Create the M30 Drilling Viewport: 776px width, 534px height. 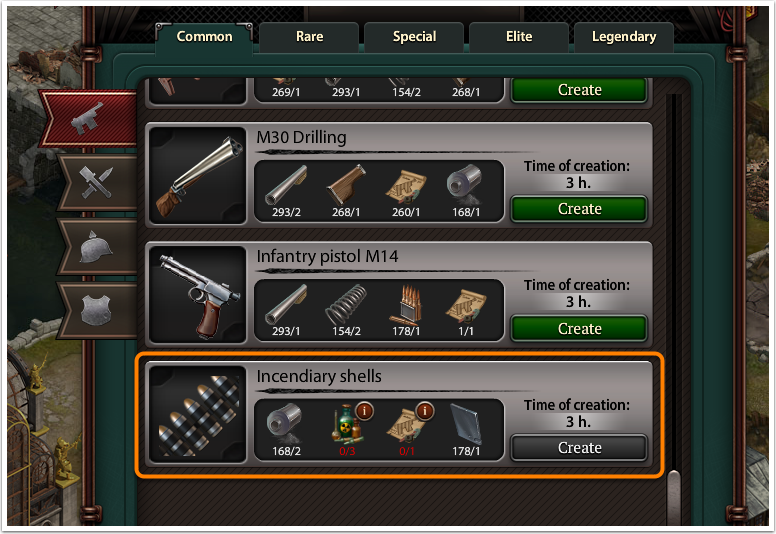[579, 209]
